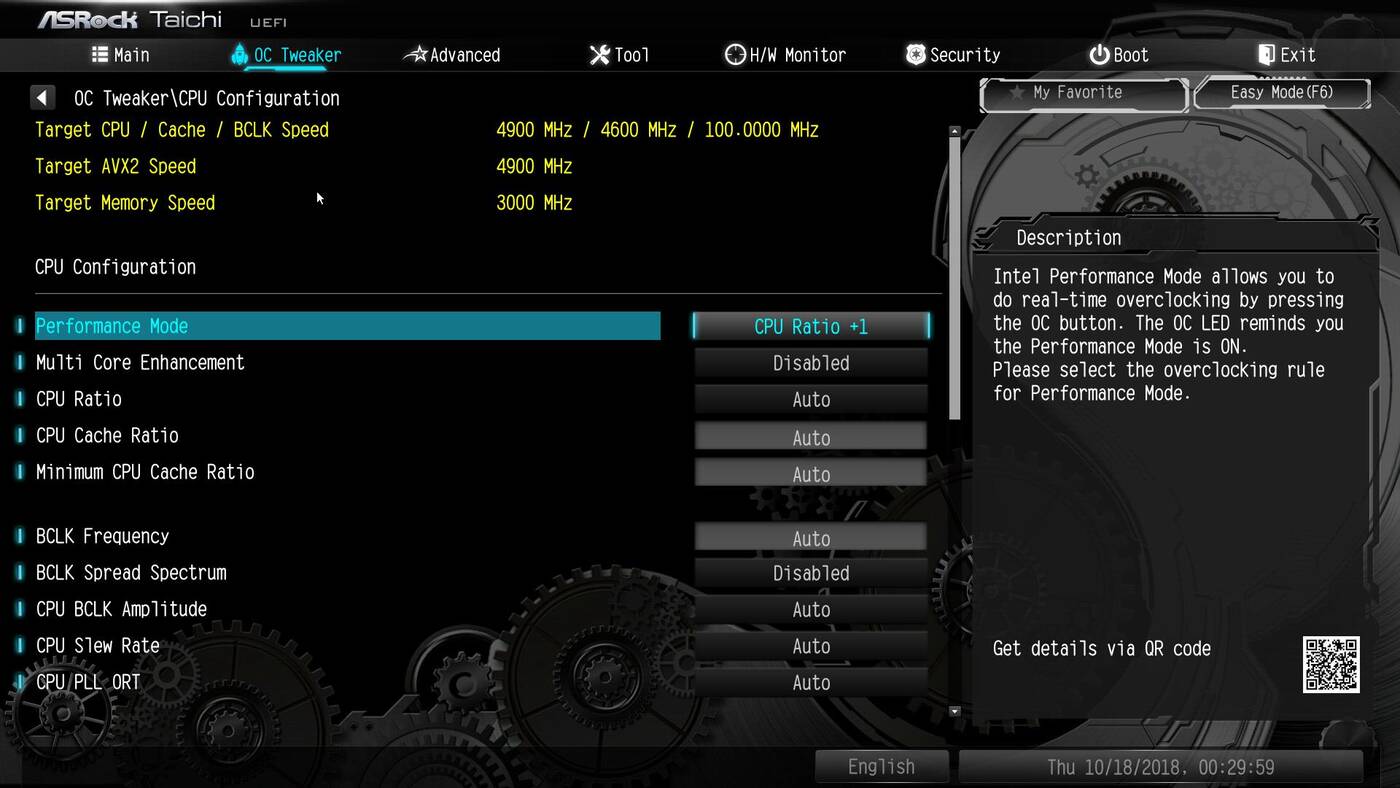Open the Security tab
Viewport: 1400px width, 788px height.
[x=953, y=55]
